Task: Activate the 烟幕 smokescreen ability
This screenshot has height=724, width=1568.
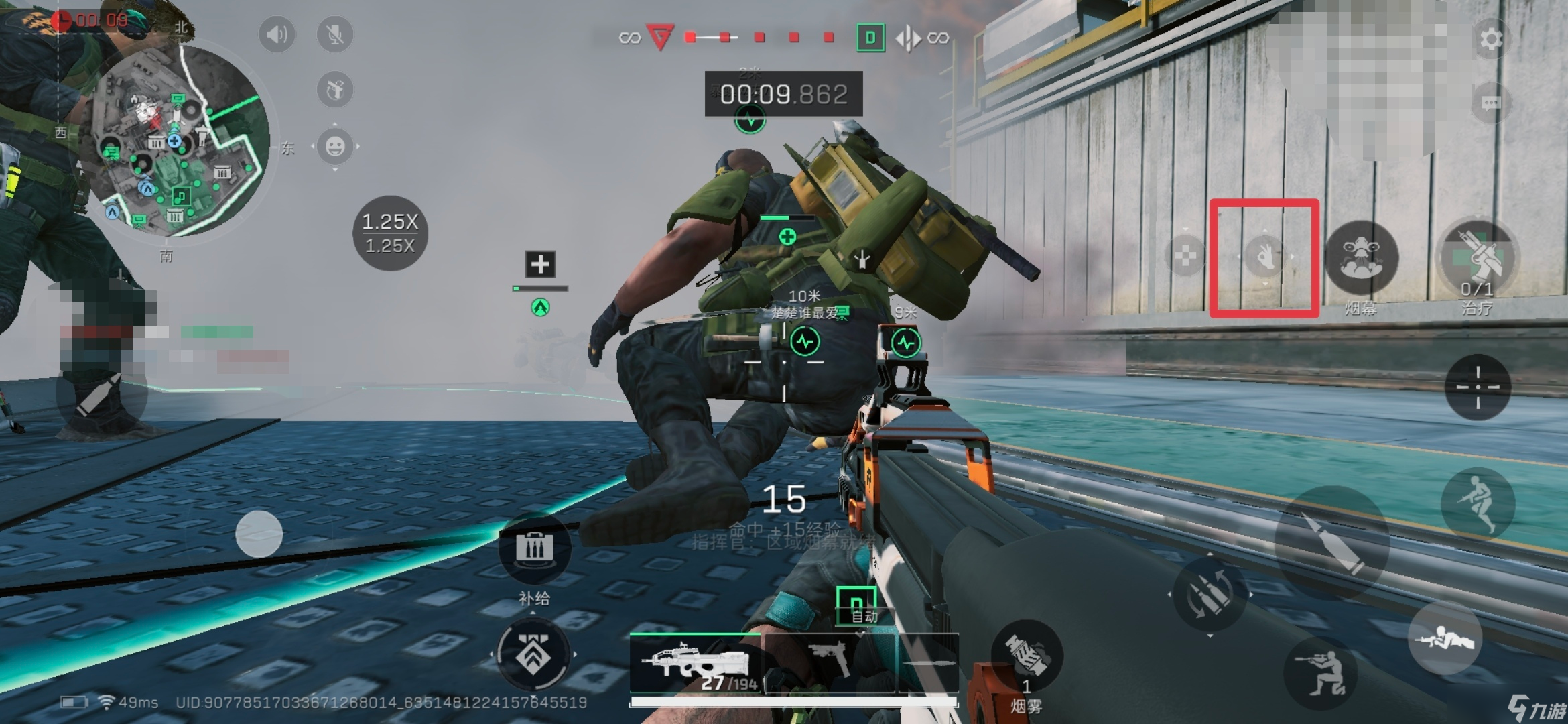Action: pos(1361,257)
